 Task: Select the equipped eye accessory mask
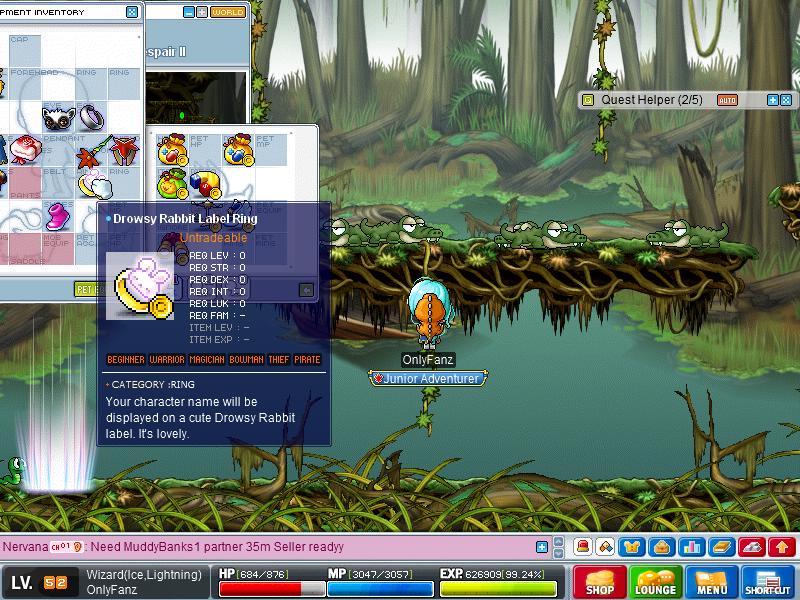[x=58, y=118]
